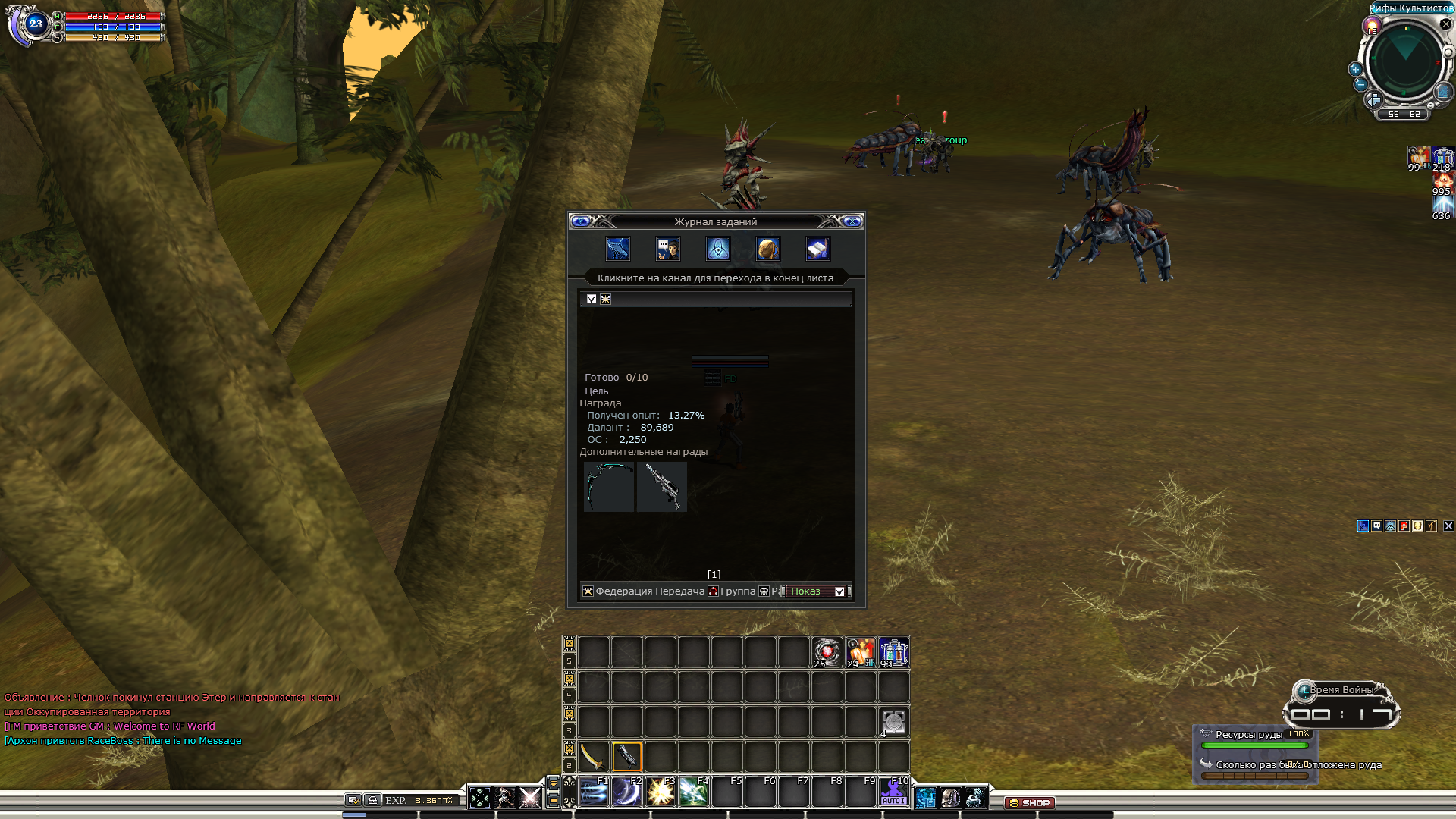Toggle the Показ checkbox
Screen dimensions: 1456x819
(839, 591)
